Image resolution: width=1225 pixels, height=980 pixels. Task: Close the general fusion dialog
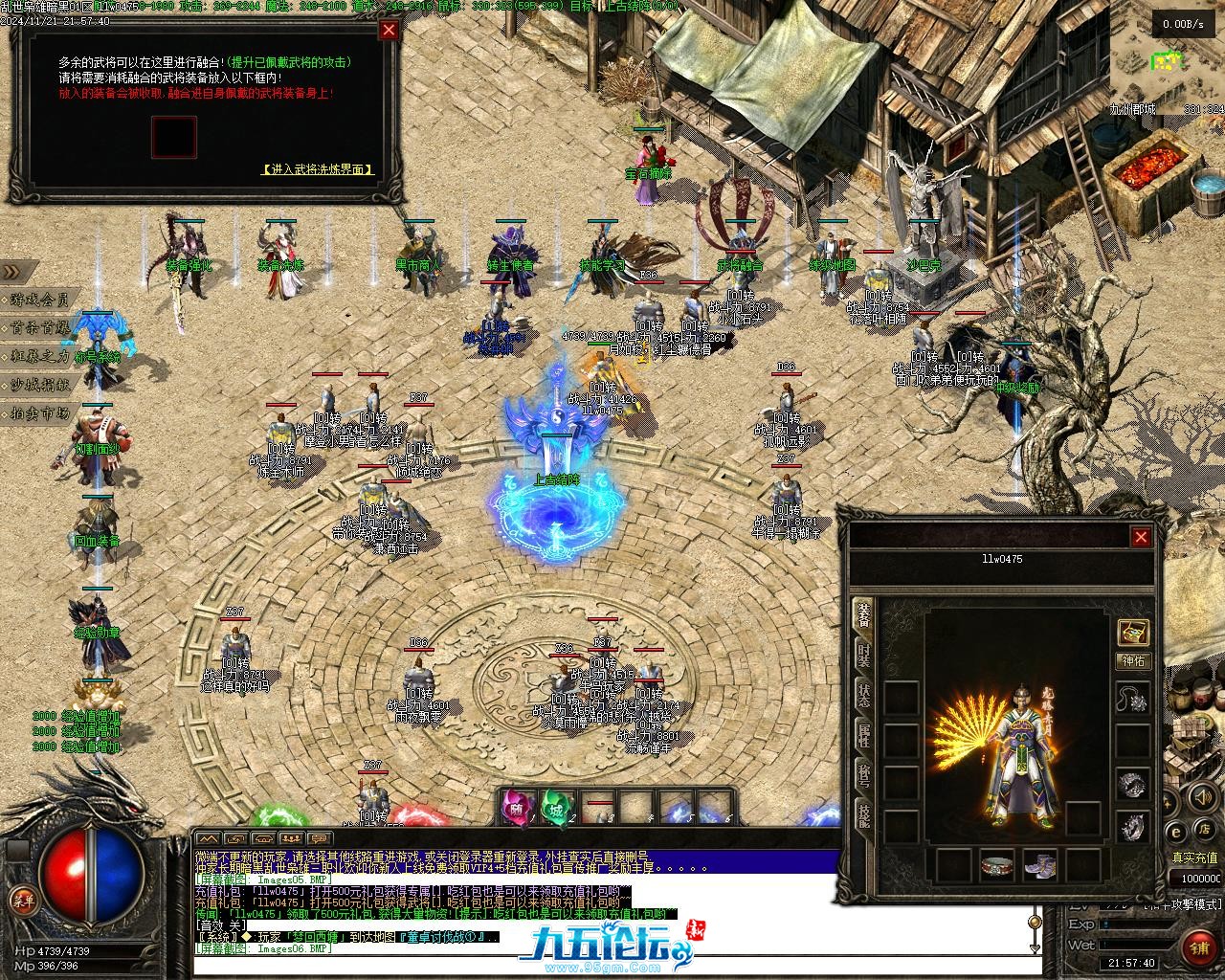click(x=389, y=30)
